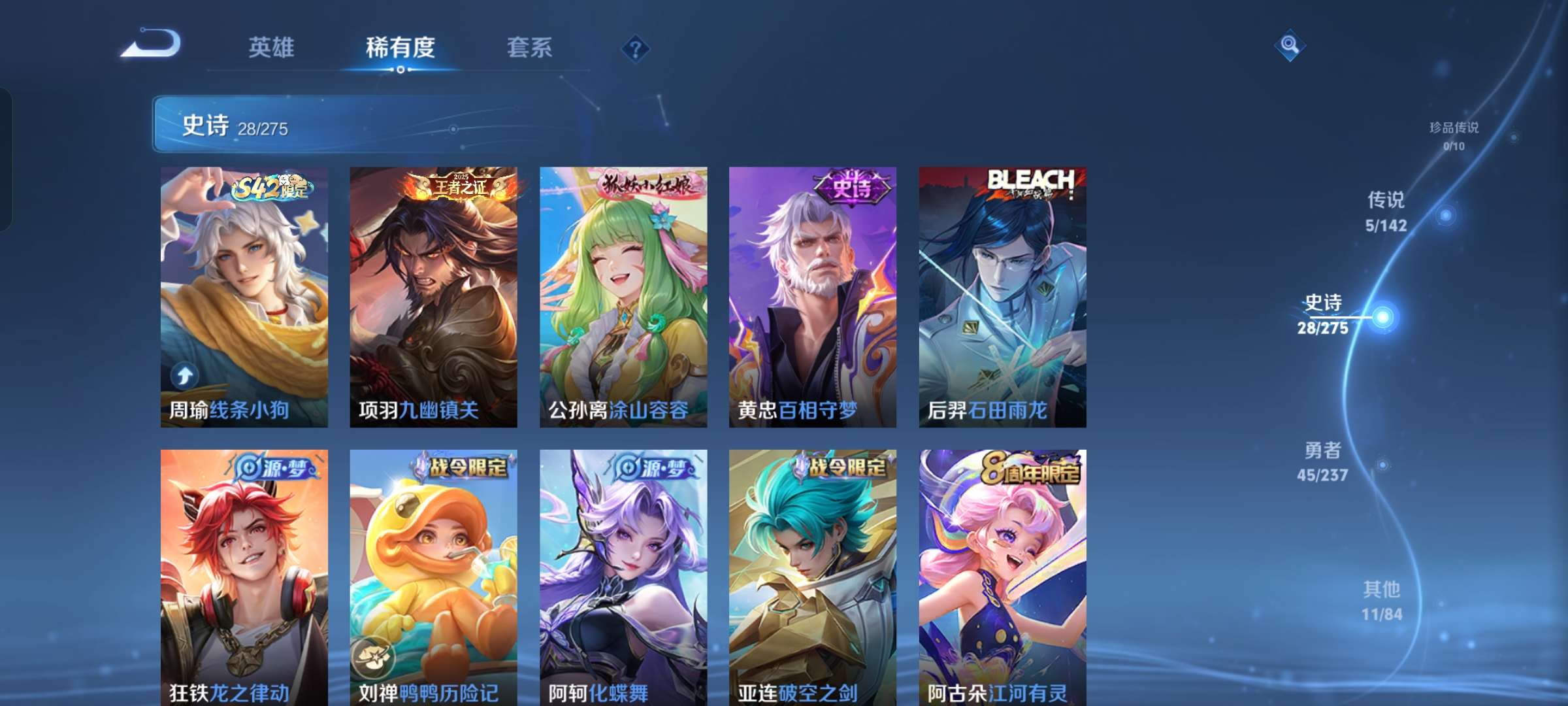Open the help question mark icon
This screenshot has height=706, width=1568.
[x=635, y=49]
